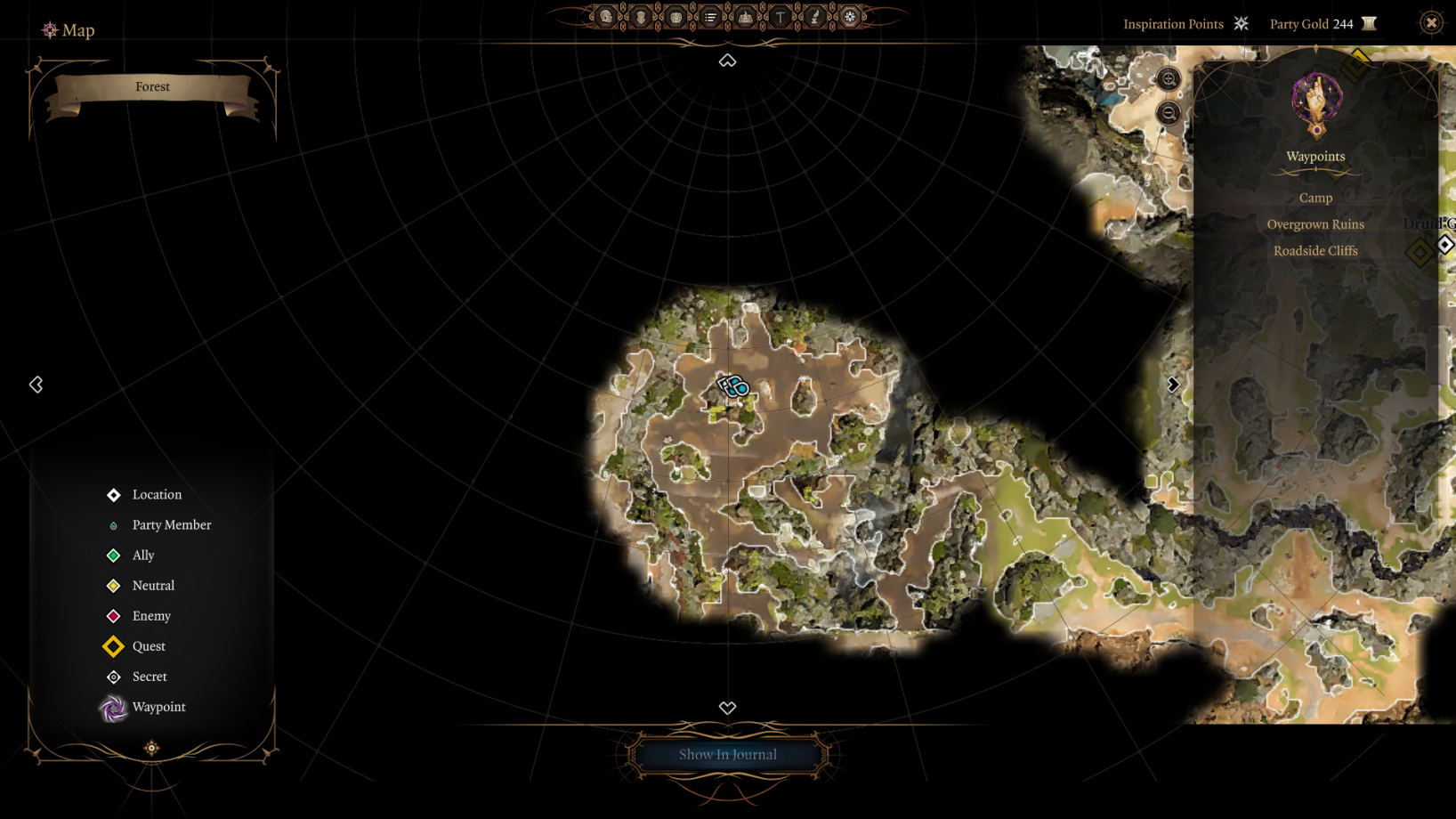Open the Equipment armor icon in the toolbar
The height and width of the screenshot is (819, 1456).
pyautogui.click(x=640, y=17)
